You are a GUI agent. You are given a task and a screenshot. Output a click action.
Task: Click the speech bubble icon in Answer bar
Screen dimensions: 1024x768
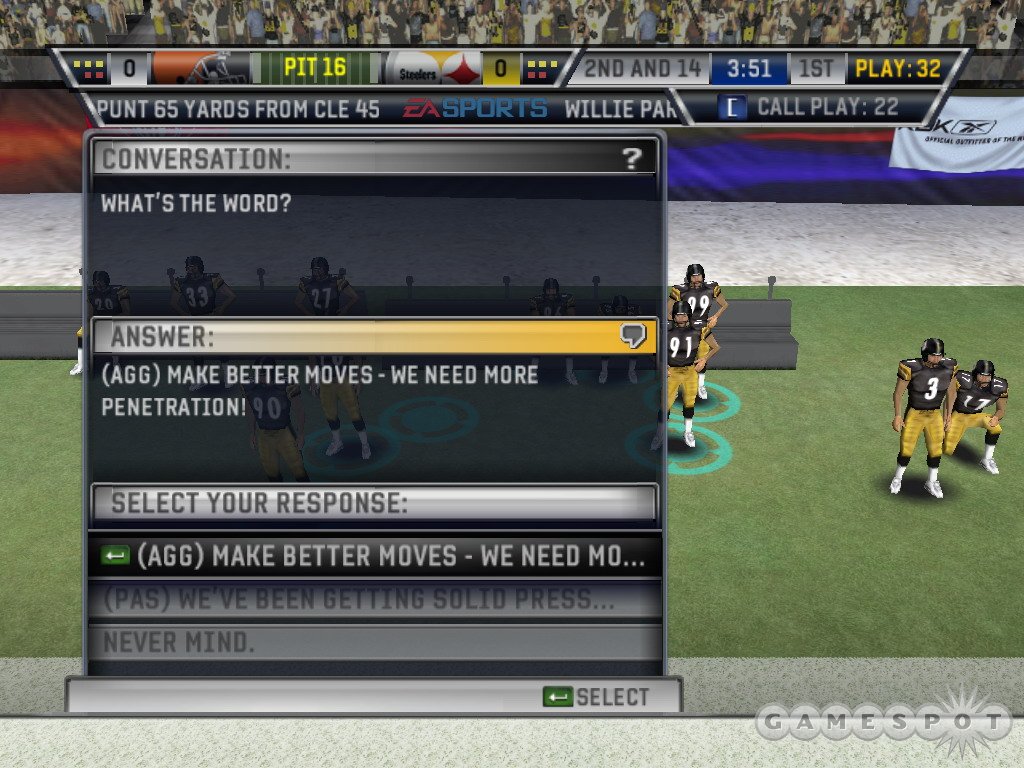(x=632, y=336)
